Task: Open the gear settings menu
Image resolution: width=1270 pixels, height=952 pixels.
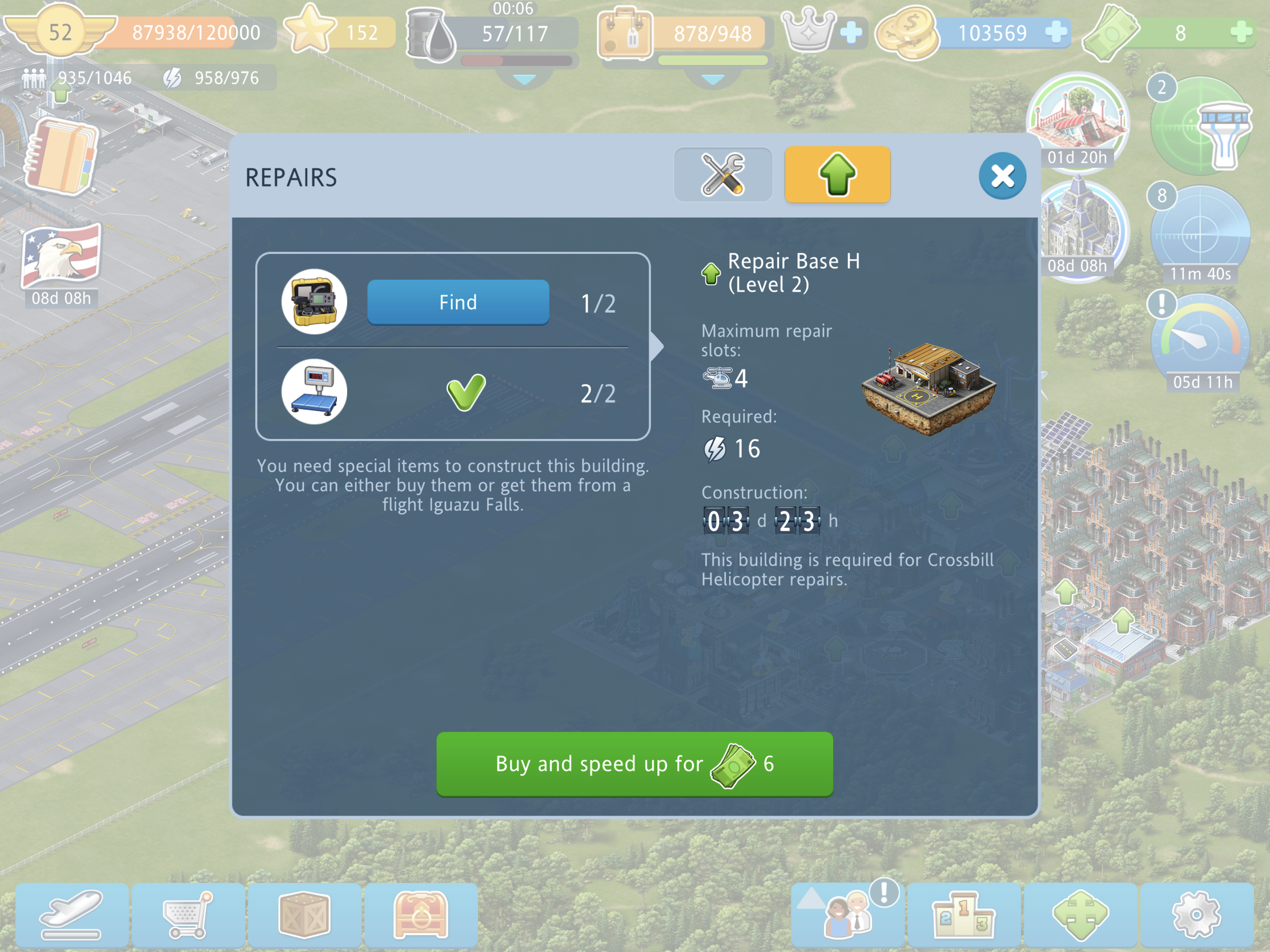Action: pos(1196,915)
